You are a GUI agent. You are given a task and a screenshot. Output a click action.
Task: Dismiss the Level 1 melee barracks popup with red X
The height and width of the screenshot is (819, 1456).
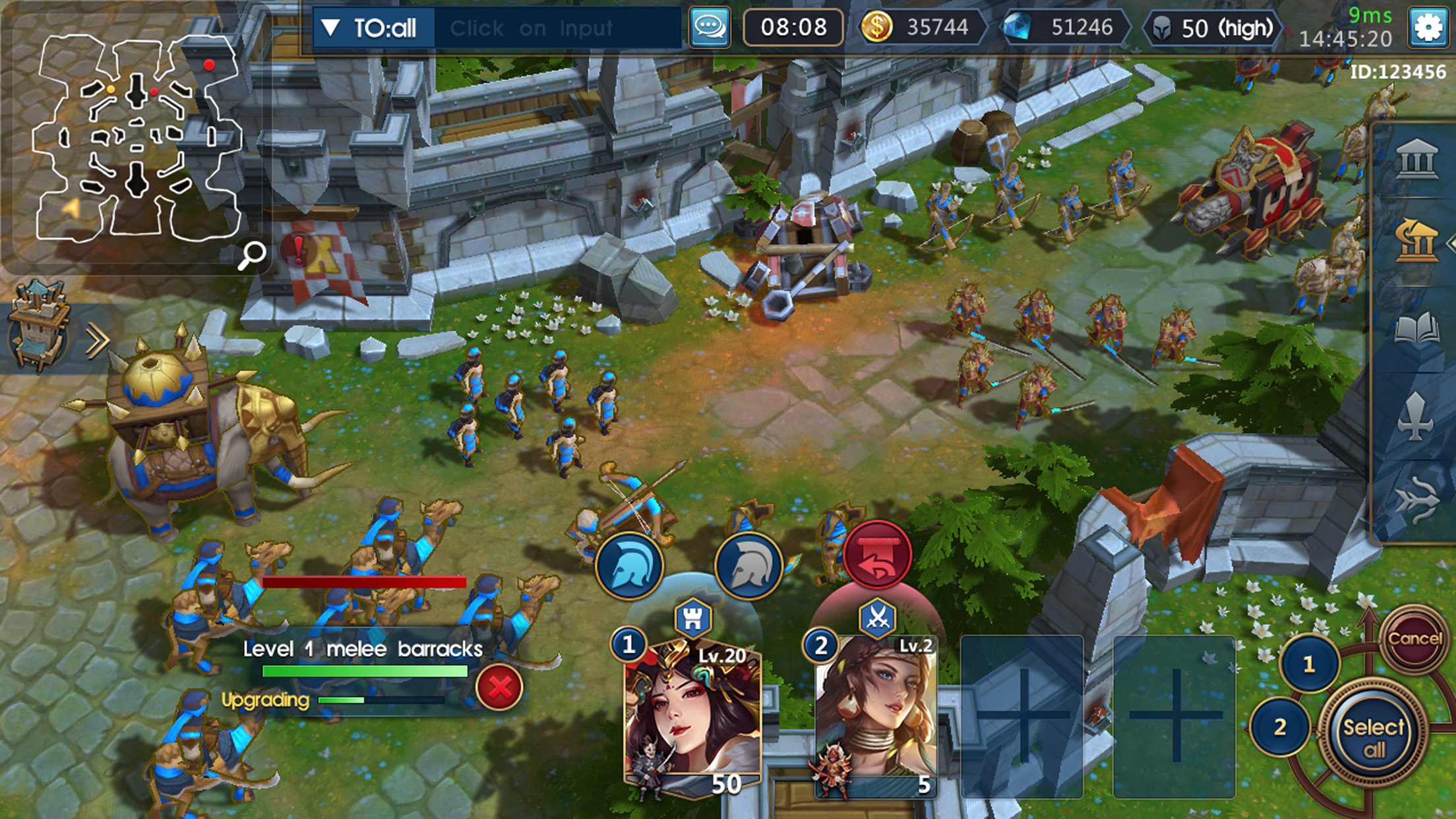501,688
